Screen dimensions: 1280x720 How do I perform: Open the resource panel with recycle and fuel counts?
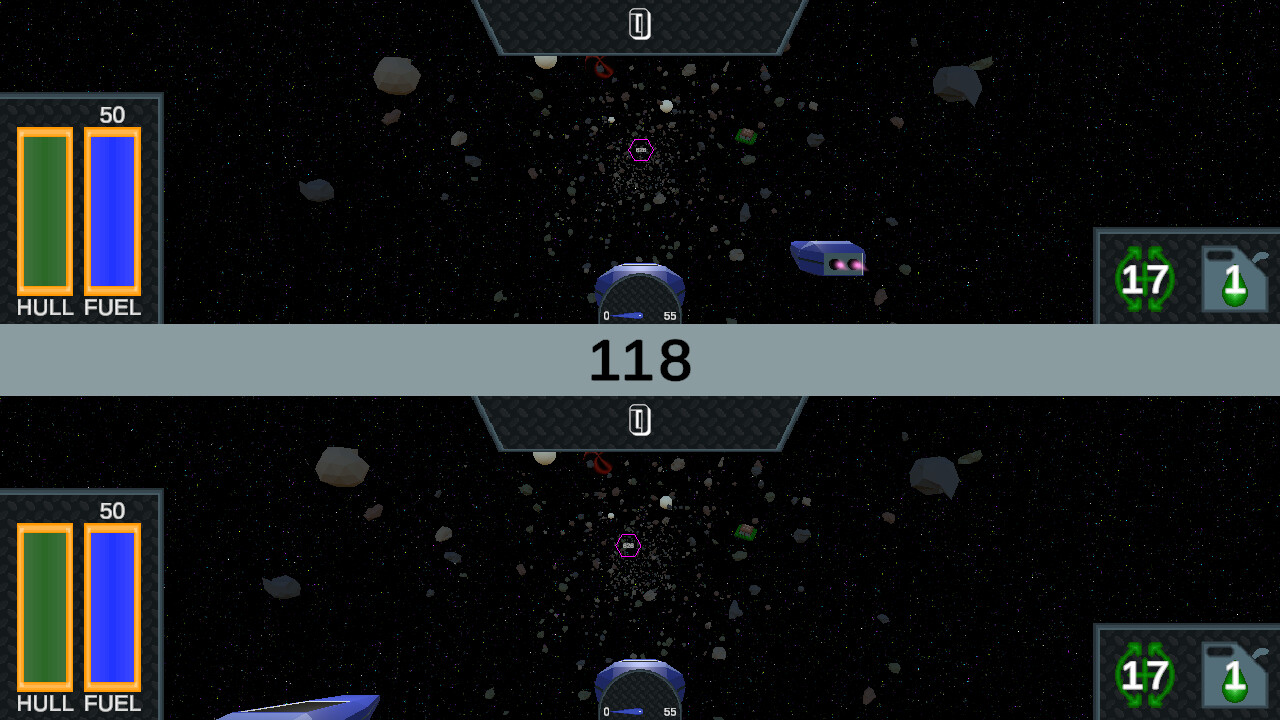click(x=1188, y=278)
